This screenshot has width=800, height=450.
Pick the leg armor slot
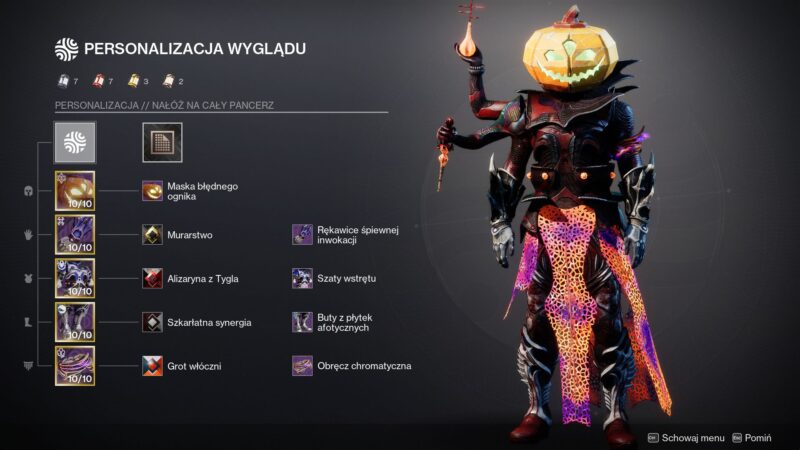tap(75, 322)
